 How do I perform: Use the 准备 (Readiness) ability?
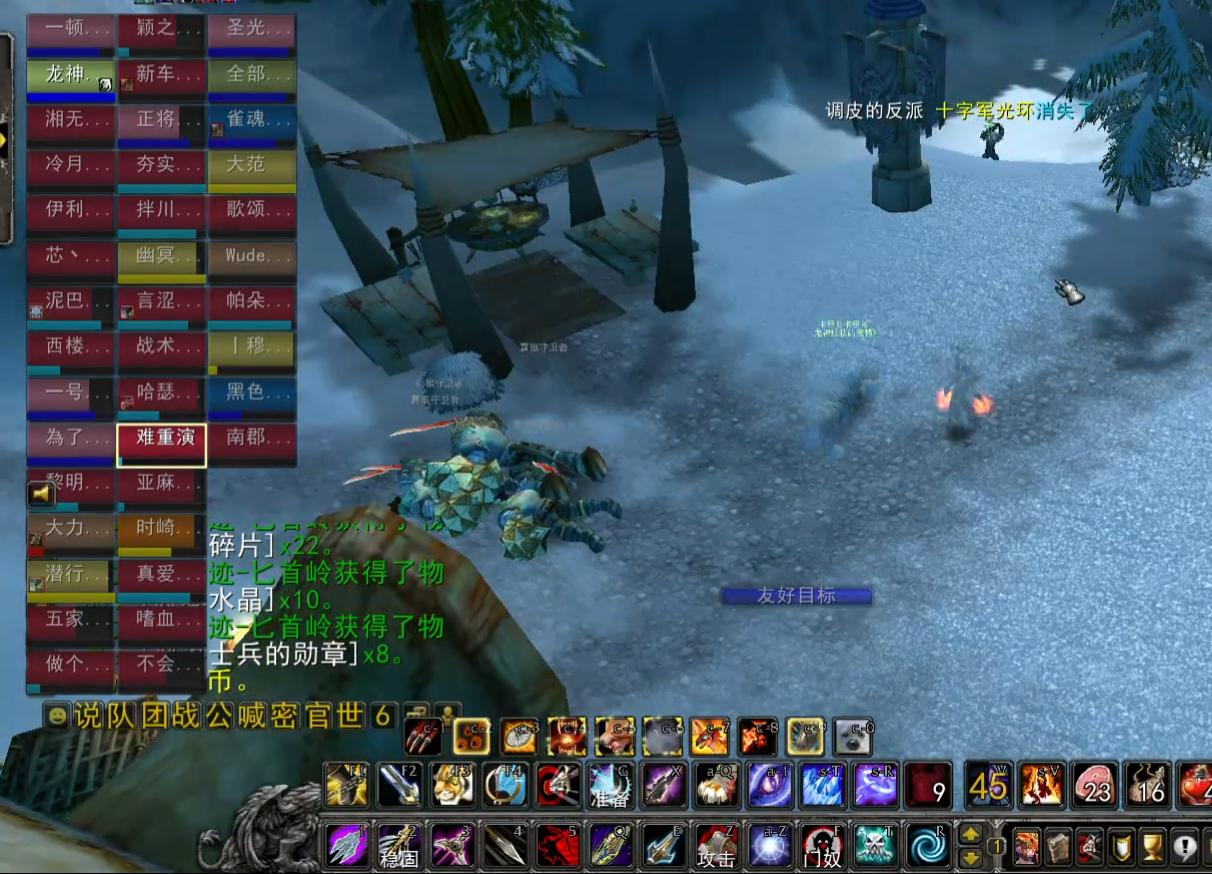pos(609,786)
